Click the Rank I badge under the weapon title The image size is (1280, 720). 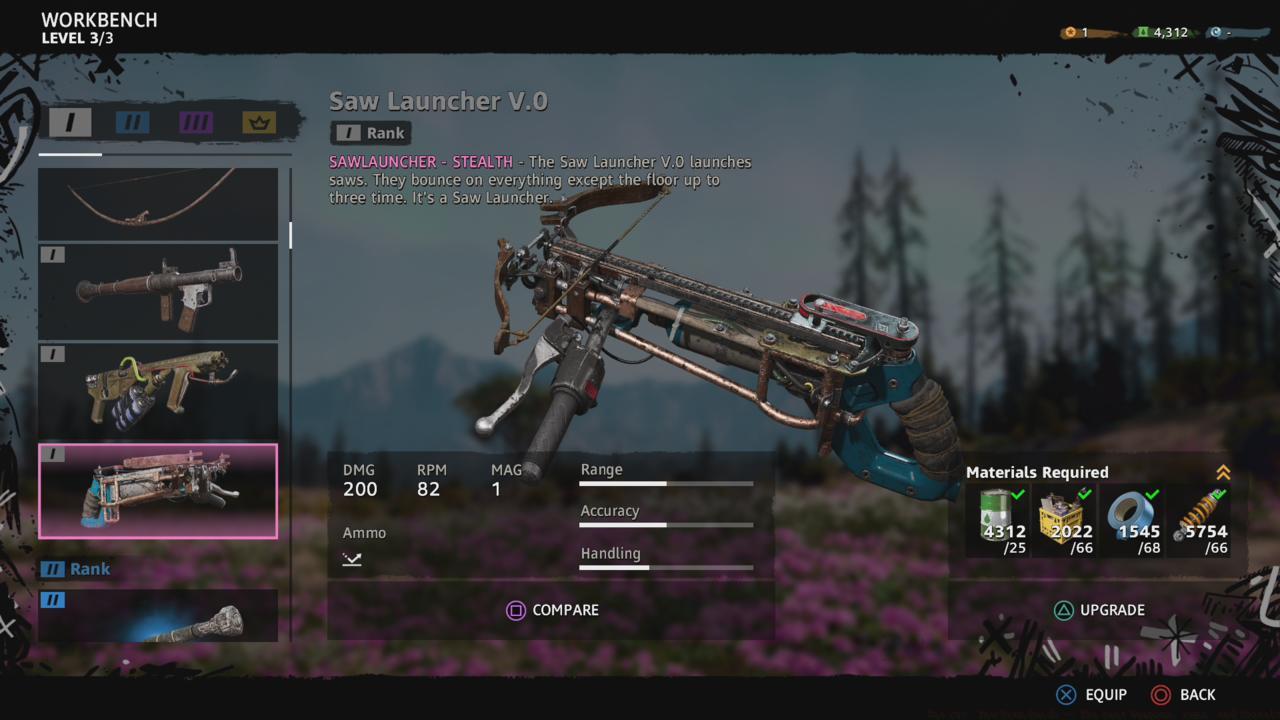pos(370,132)
